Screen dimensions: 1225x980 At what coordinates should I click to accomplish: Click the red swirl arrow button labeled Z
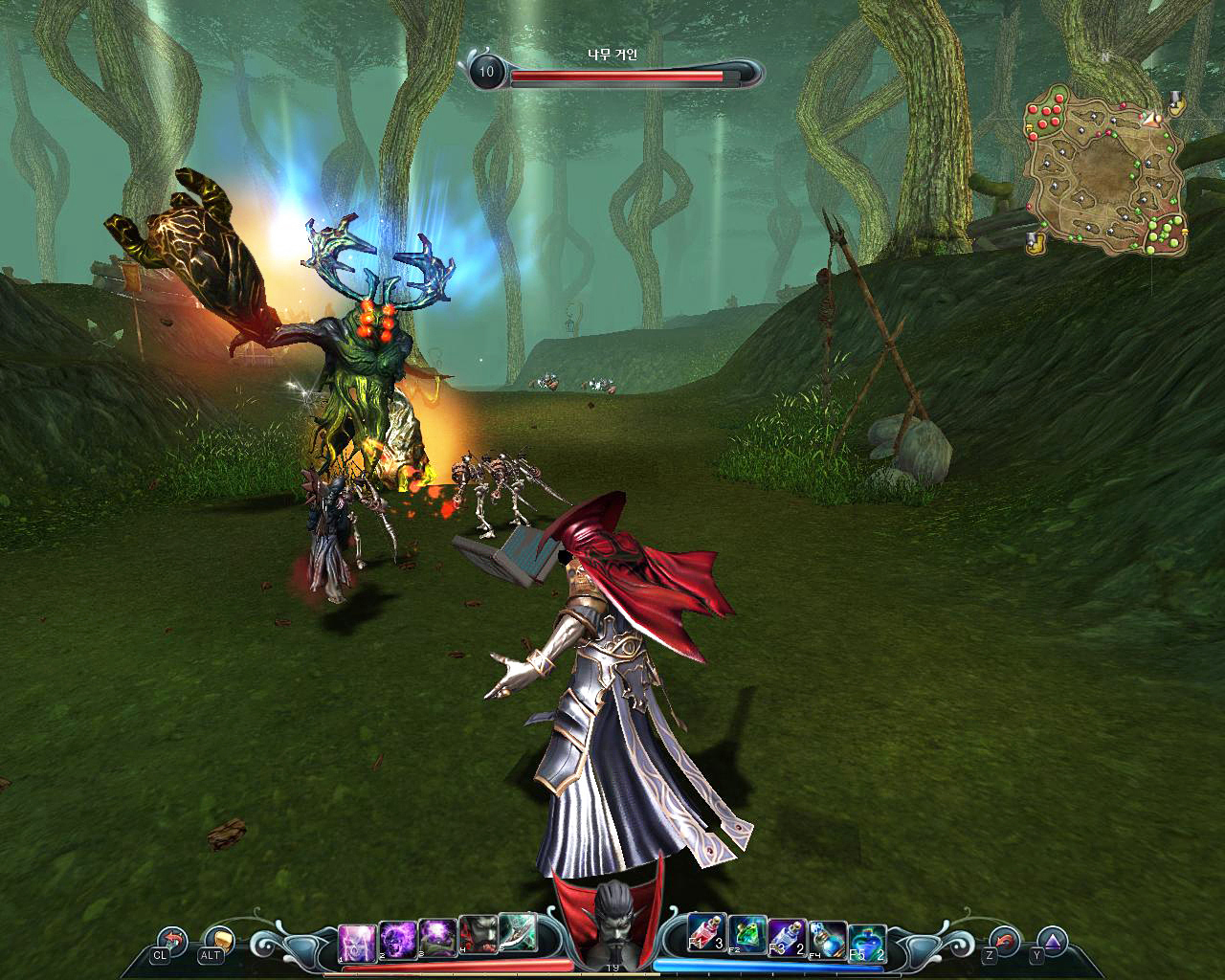pyautogui.click(x=1004, y=941)
